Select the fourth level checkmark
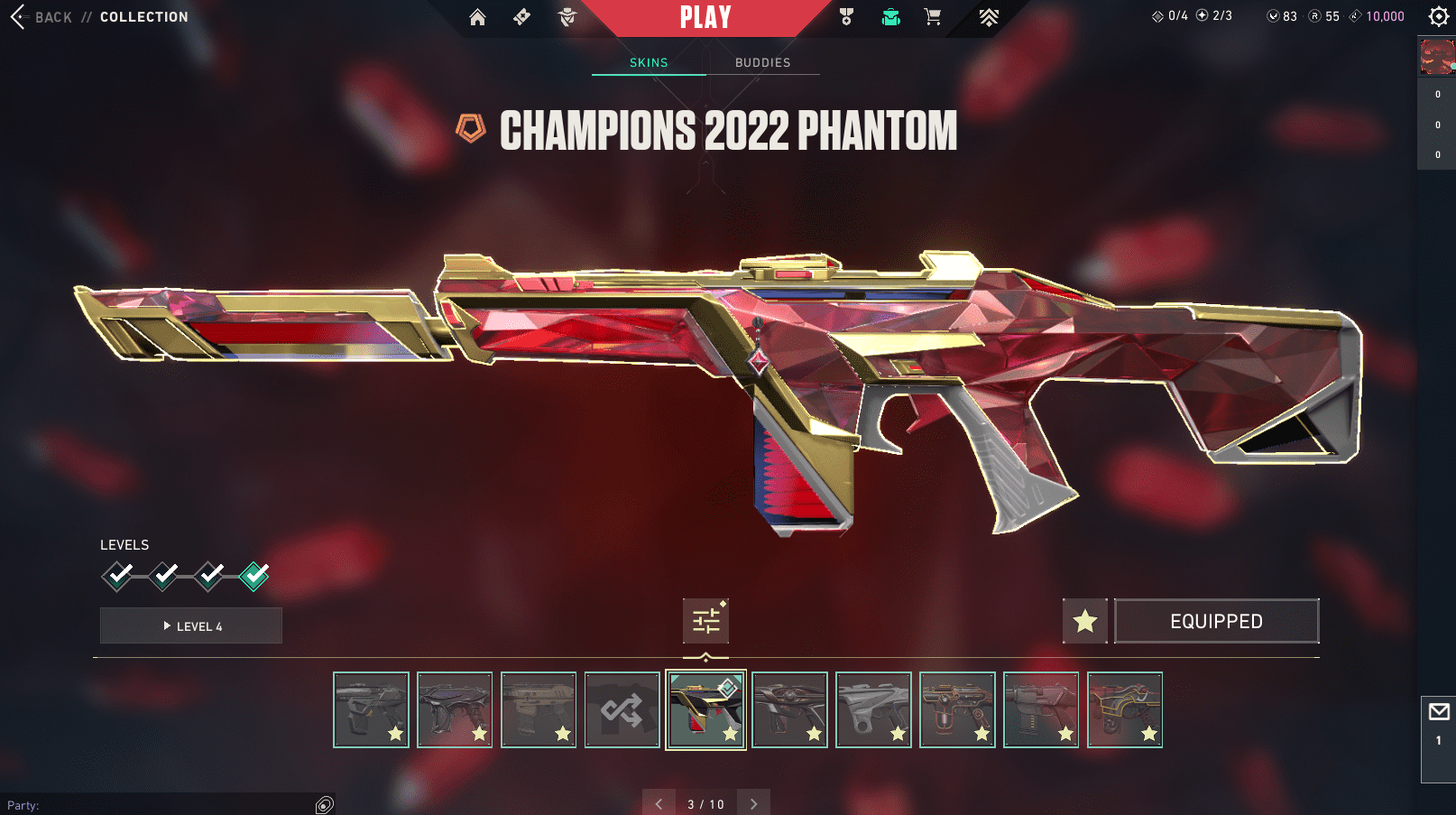Screen dimensions: 1456x815 (x=254, y=575)
